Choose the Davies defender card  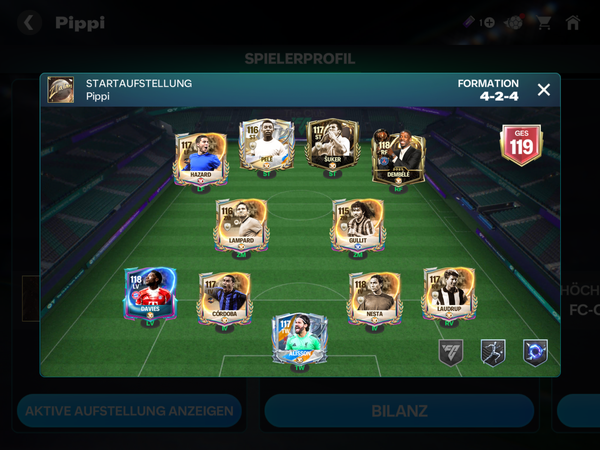point(150,295)
